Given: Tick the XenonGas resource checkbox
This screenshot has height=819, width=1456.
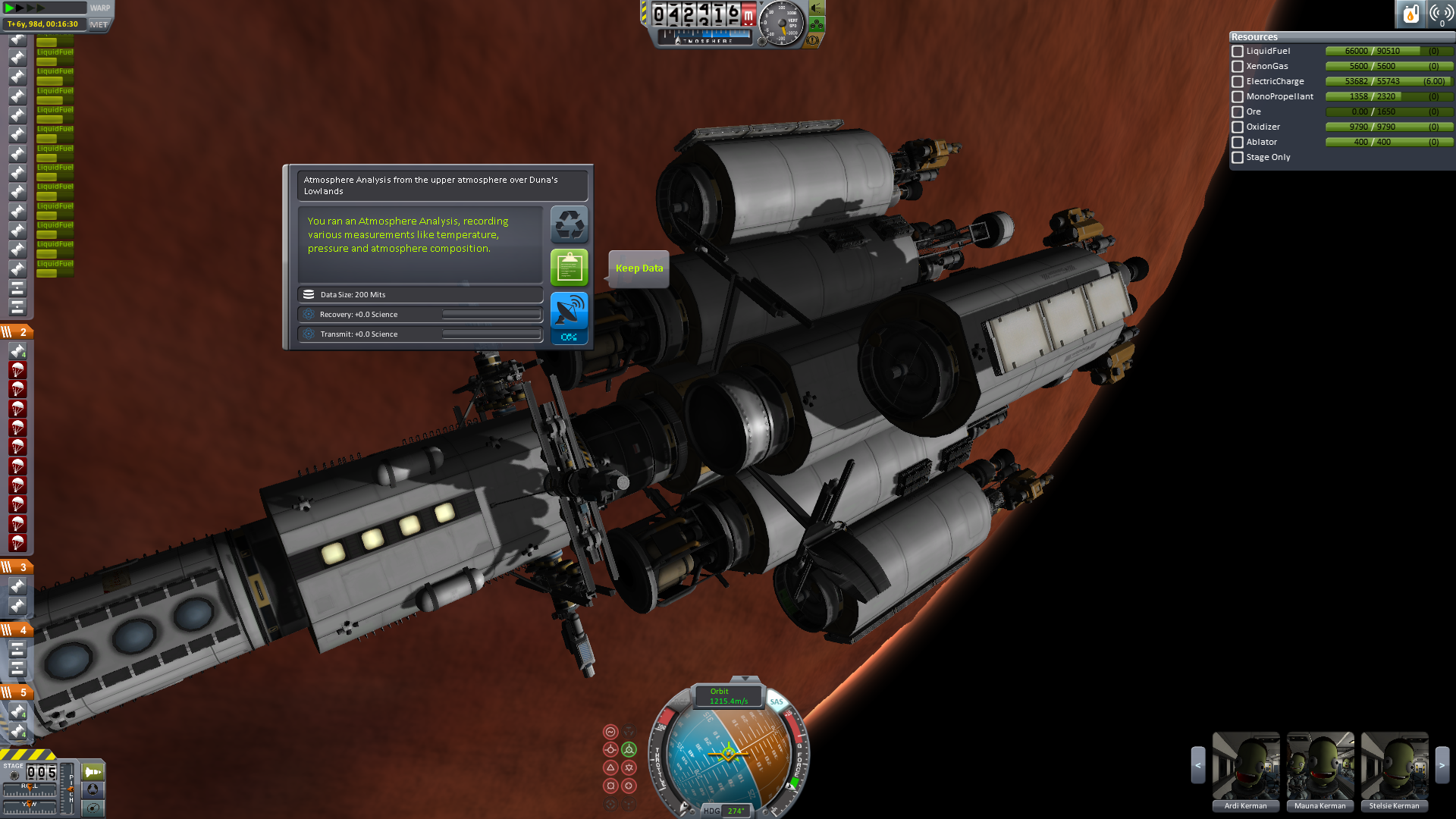Looking at the screenshot, I should pyautogui.click(x=1238, y=67).
